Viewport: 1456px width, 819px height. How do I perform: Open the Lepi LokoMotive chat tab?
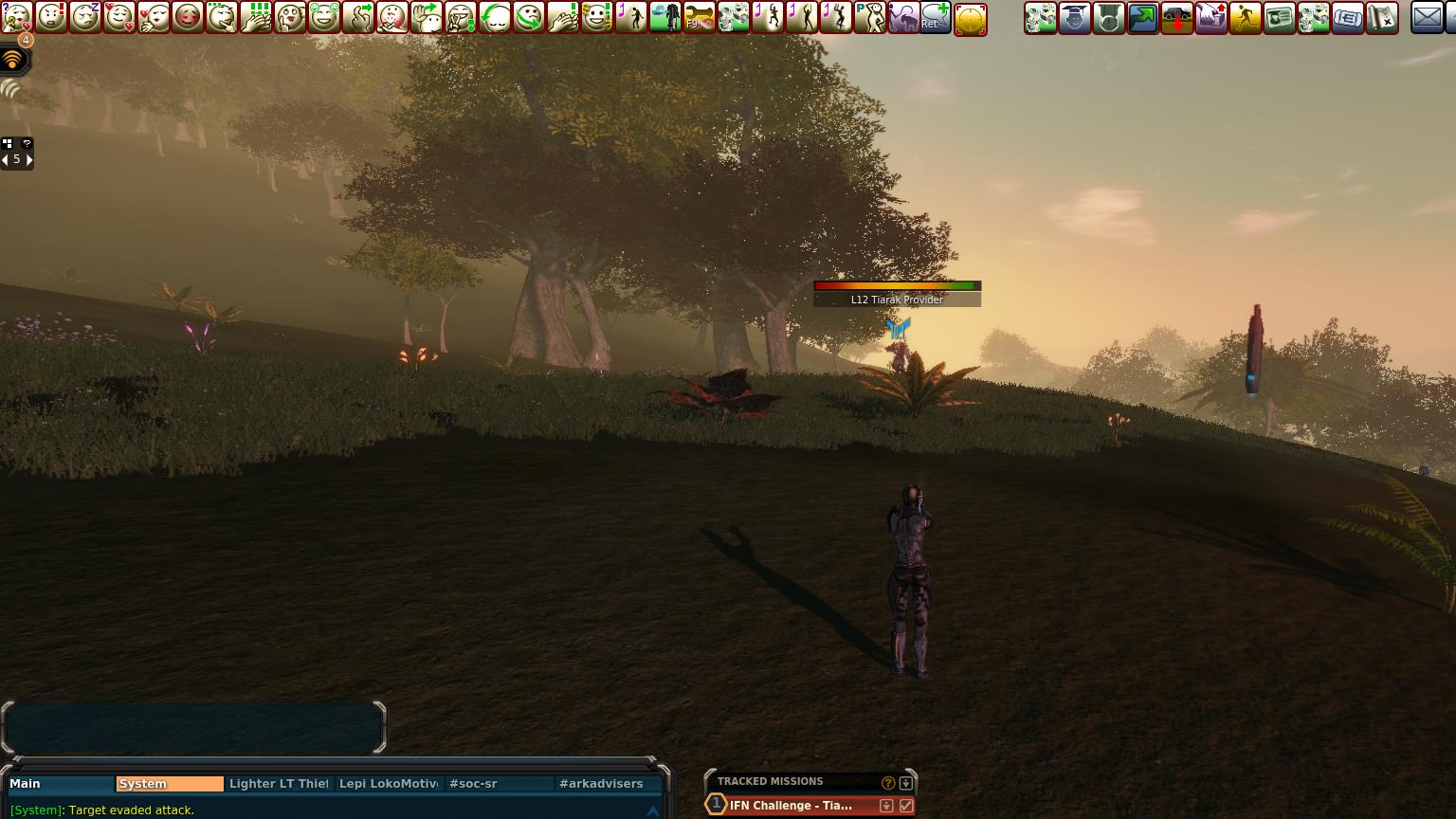pyautogui.click(x=389, y=784)
